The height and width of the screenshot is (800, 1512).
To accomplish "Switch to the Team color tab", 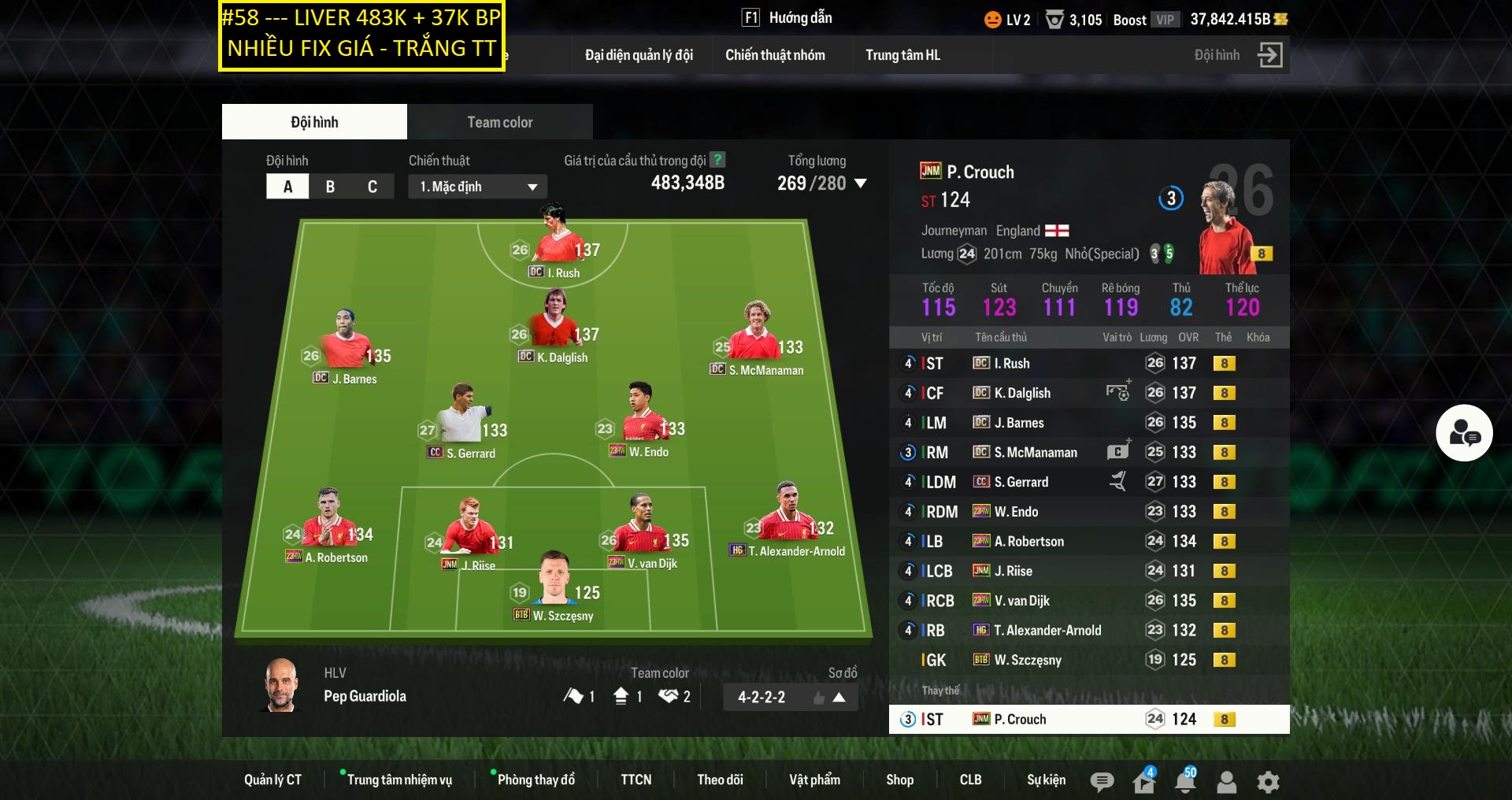I will point(499,121).
